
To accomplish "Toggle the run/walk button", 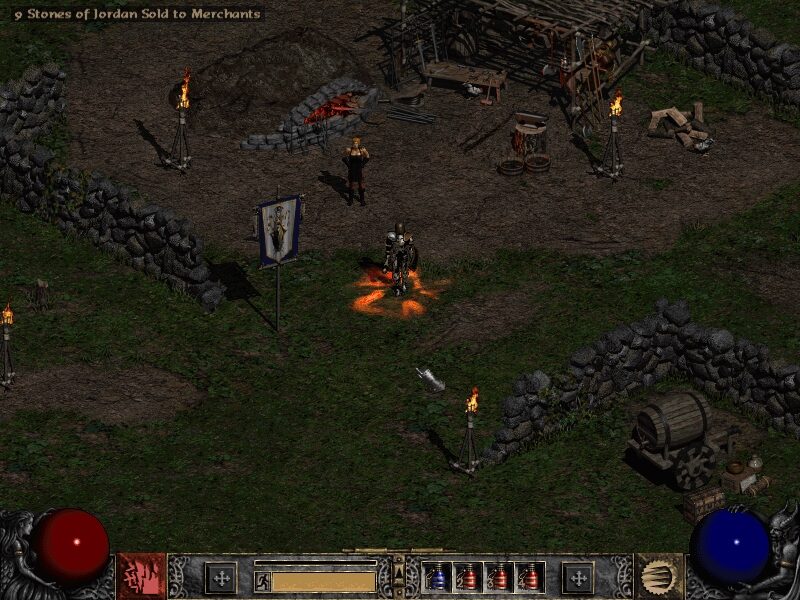I will click(x=262, y=581).
